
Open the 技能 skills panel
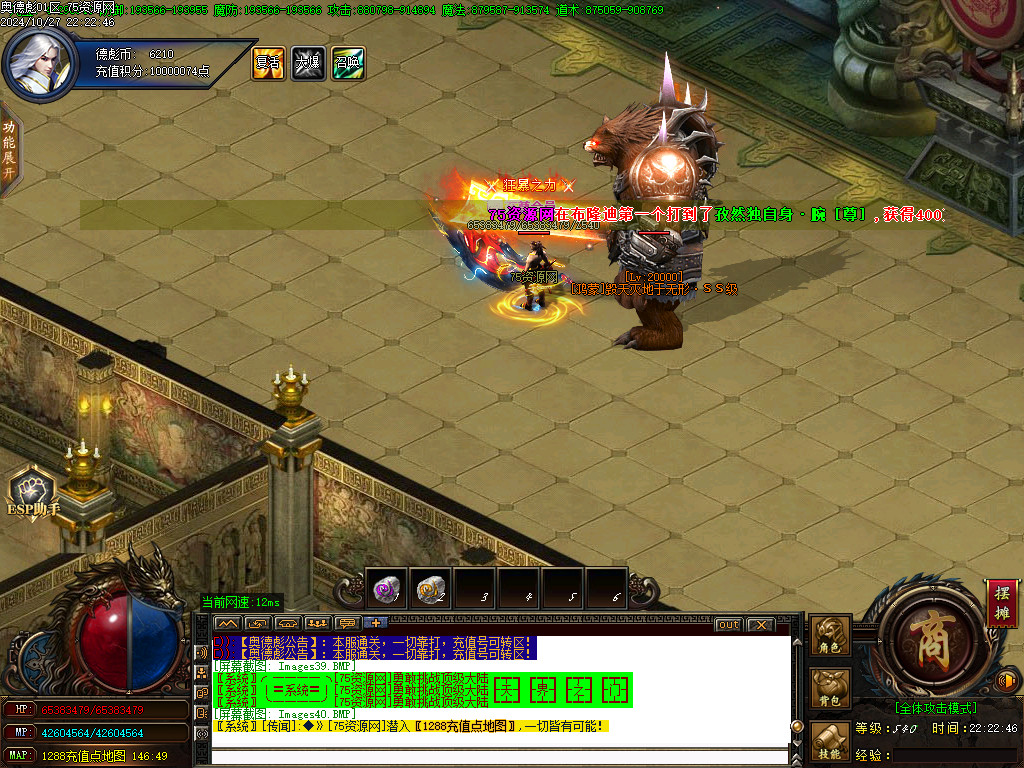tap(830, 738)
